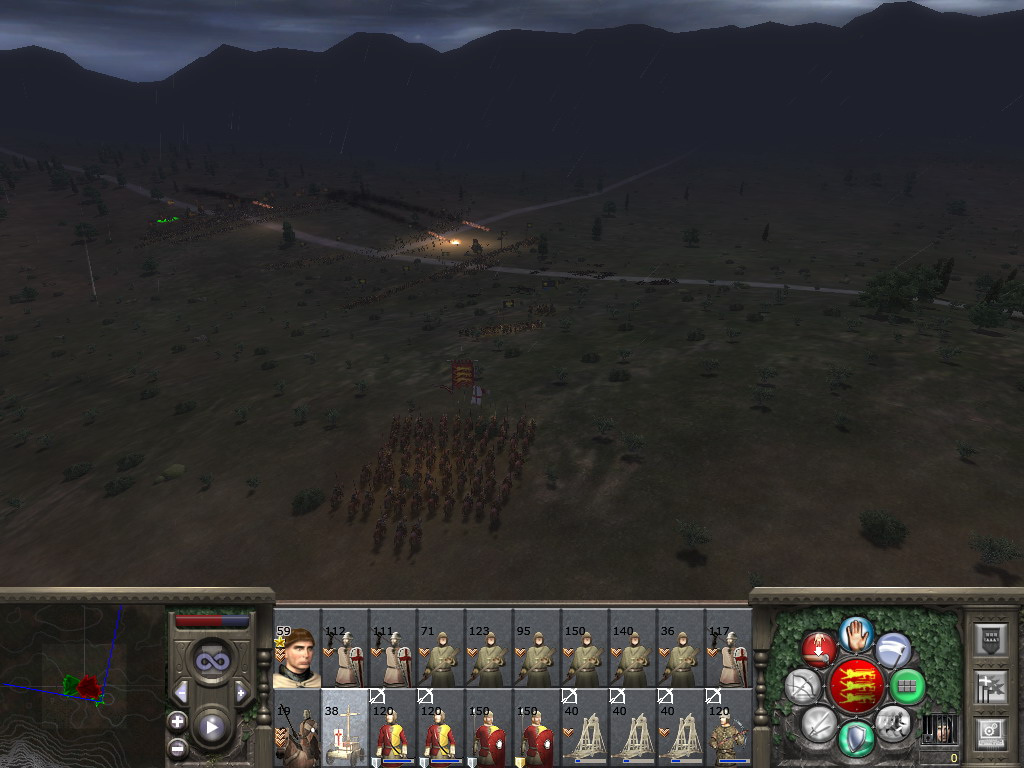This screenshot has width=1024, height=768.
Task: Select the general's portrait unit card
Action: (295, 656)
